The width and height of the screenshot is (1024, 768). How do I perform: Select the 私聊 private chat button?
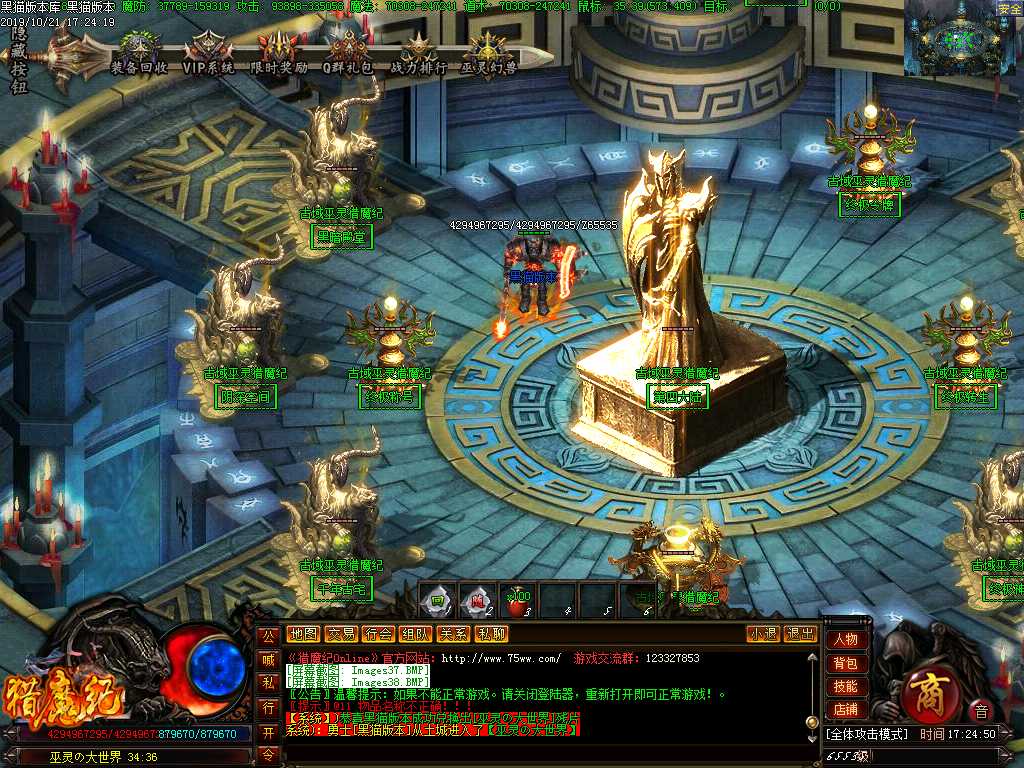(491, 634)
